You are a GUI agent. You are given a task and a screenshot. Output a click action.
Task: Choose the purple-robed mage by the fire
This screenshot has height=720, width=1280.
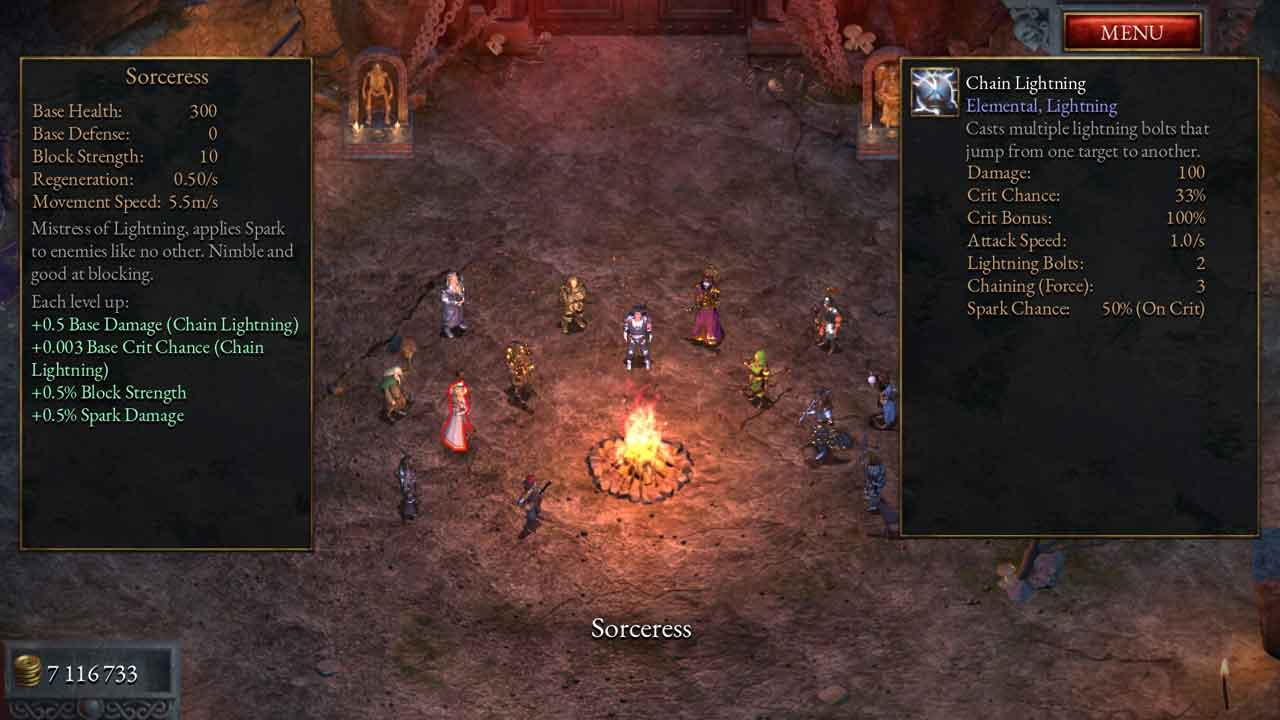708,308
